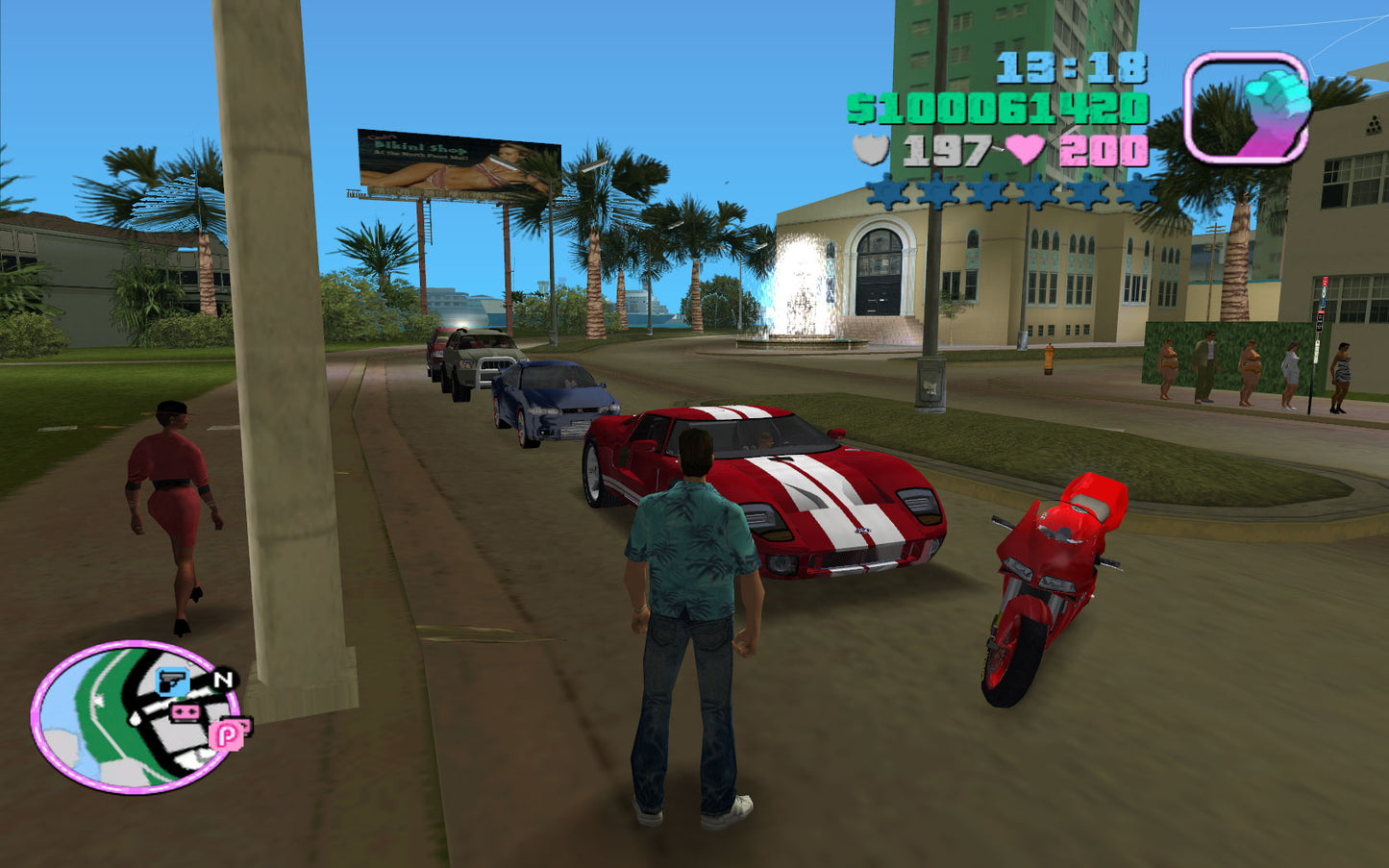Click the pink P property blip on radar
This screenshot has width=1389, height=868.
click(x=226, y=736)
